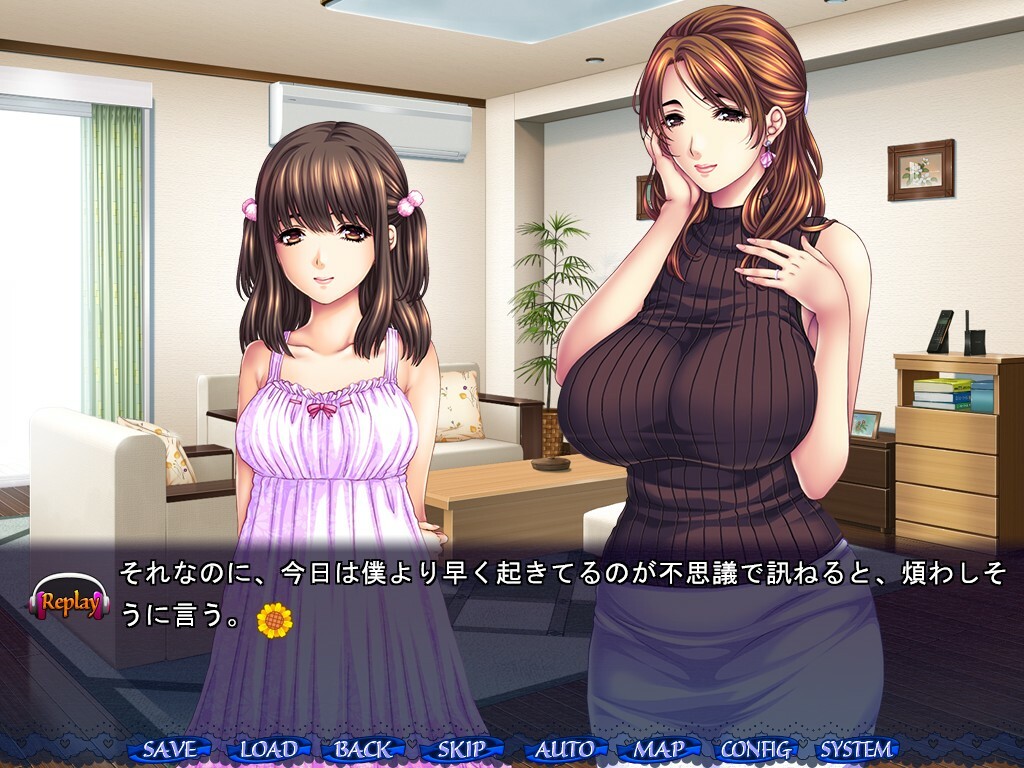Viewport: 1024px width, 768px height.
Task: Open the SYSTEM menu
Action: pos(856,749)
